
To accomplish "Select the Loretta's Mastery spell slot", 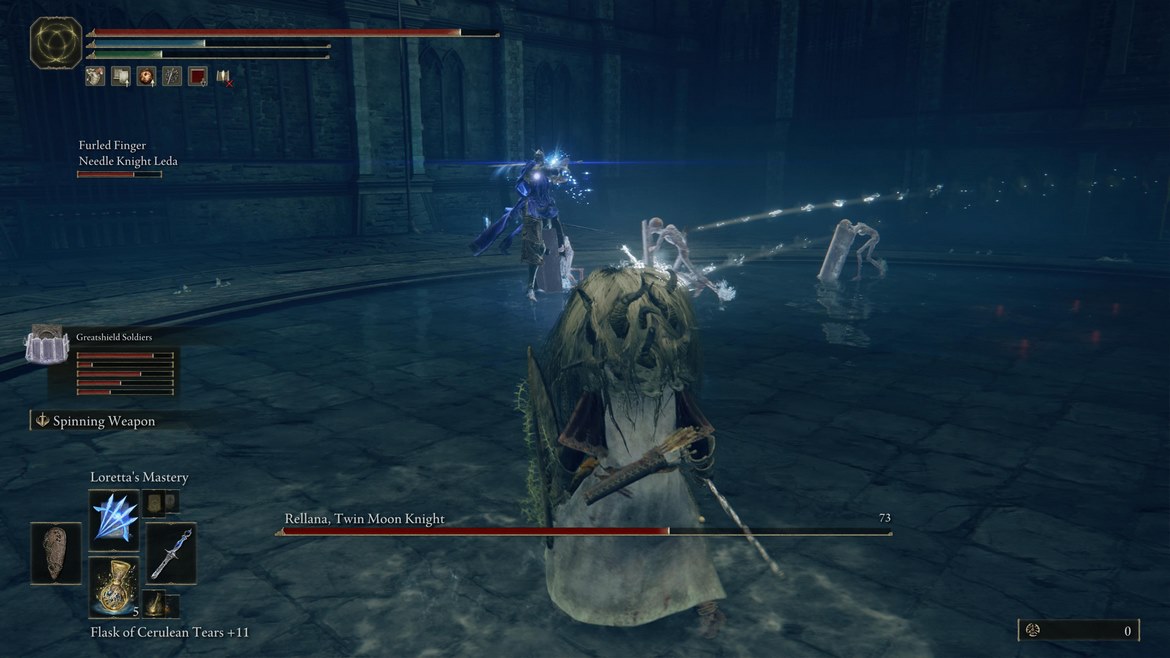I will point(114,520).
